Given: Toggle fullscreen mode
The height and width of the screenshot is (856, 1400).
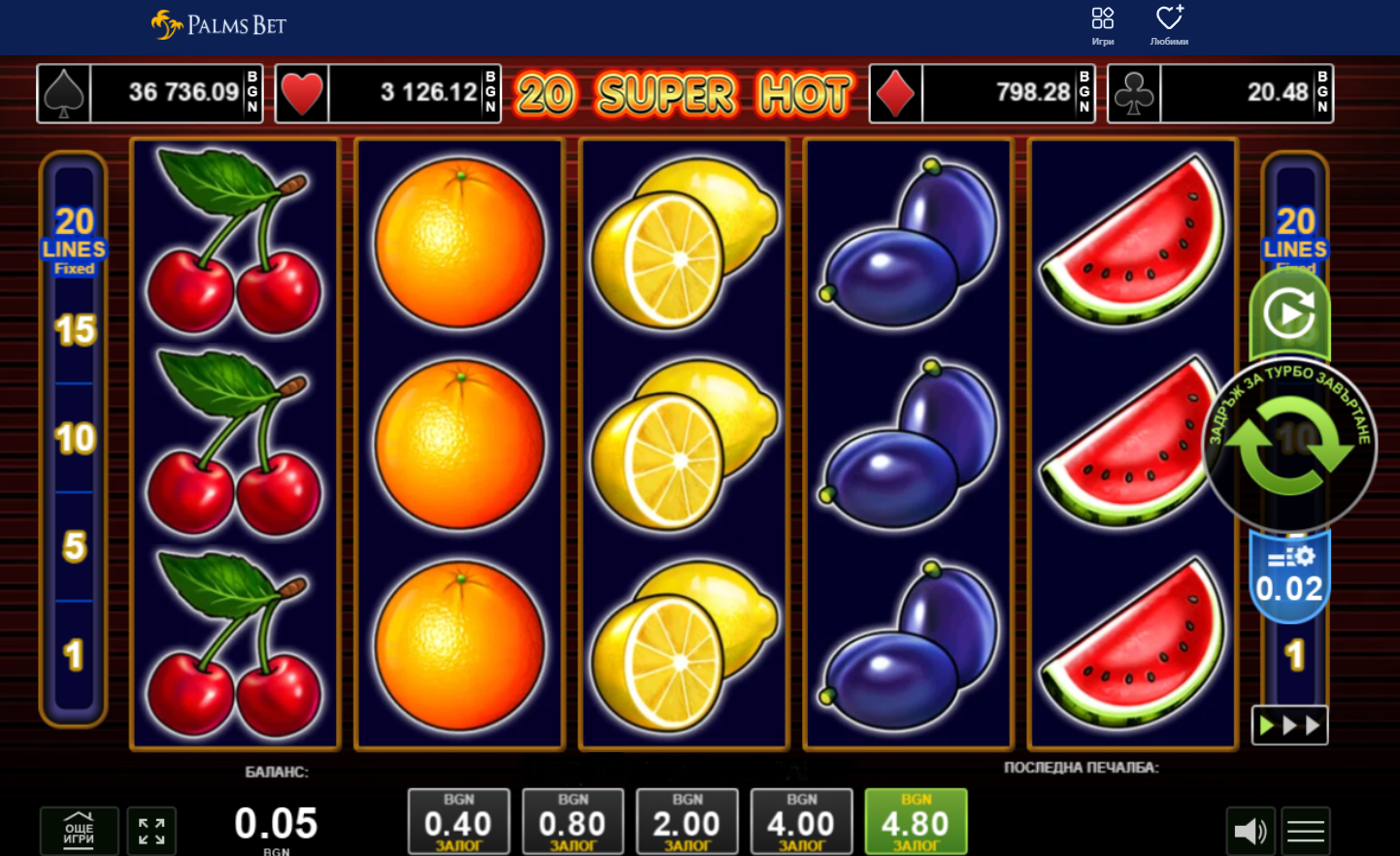Looking at the screenshot, I should [x=151, y=831].
